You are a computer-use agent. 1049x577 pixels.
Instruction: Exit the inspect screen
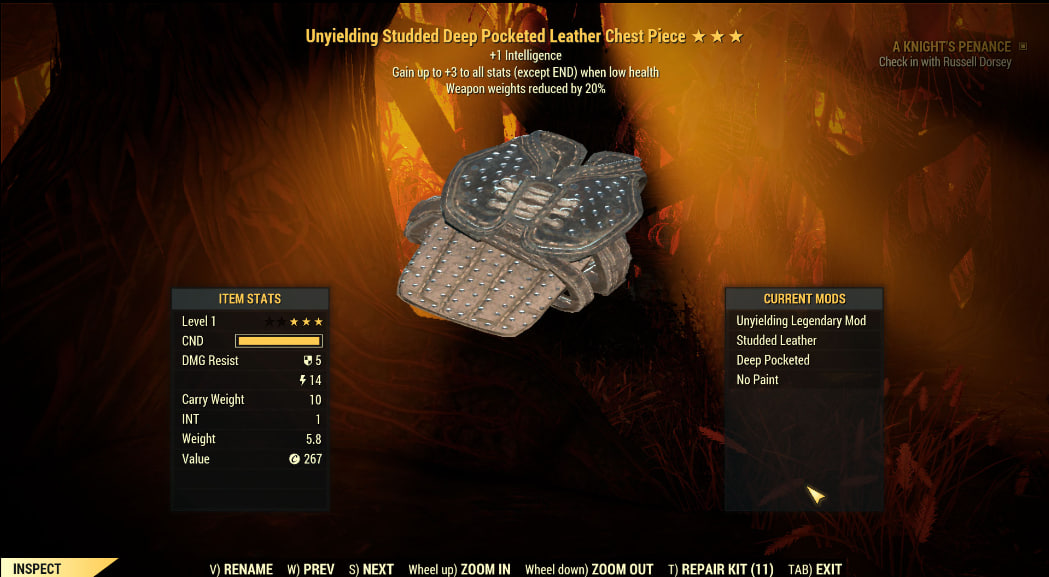(x=815, y=569)
